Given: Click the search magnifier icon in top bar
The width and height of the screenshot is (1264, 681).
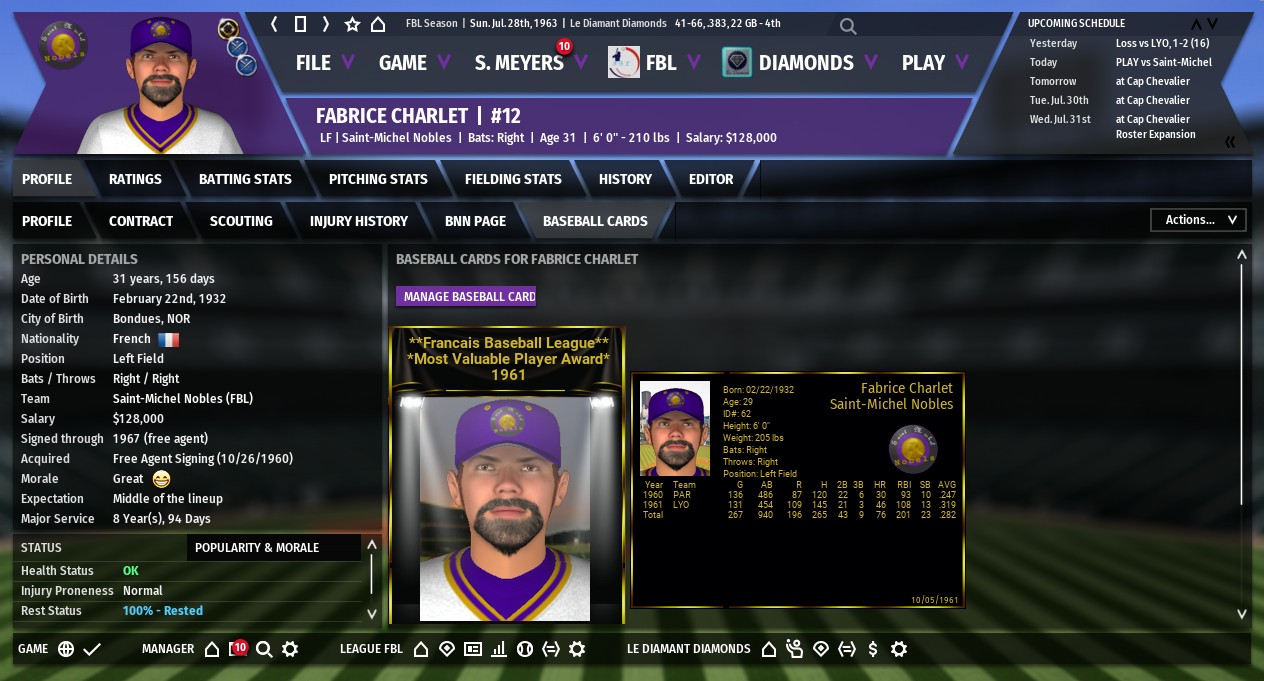Looking at the screenshot, I should (847, 26).
